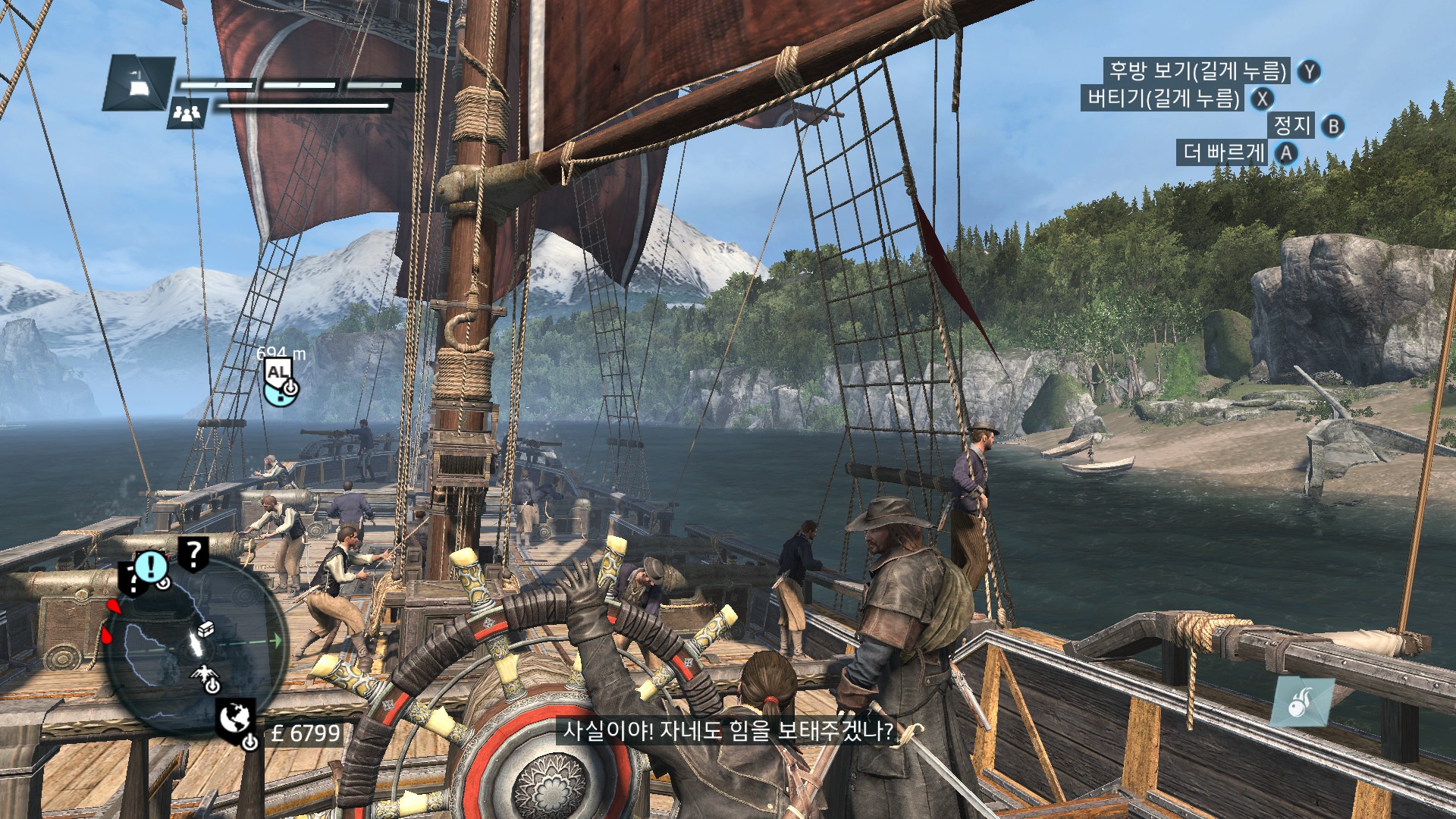Select the crew members icon
This screenshot has height=819, width=1456.
[187, 113]
